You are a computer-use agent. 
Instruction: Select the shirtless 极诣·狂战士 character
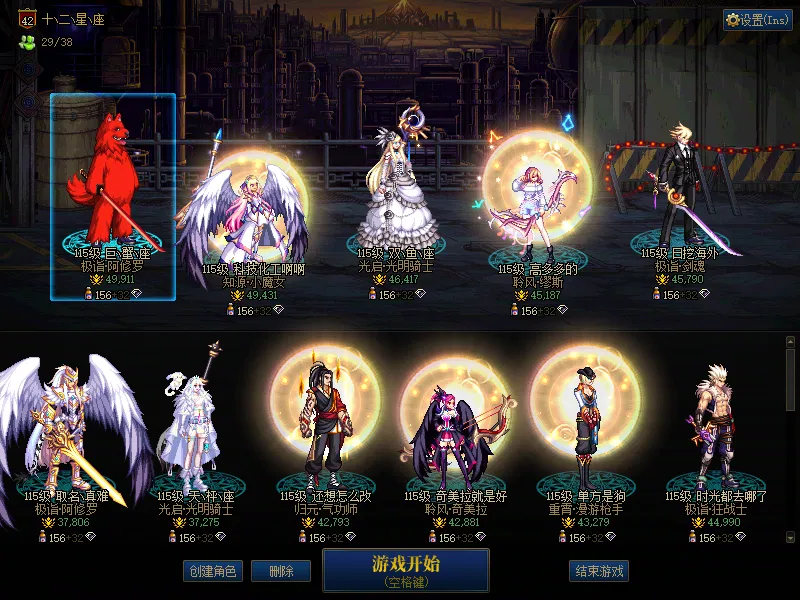click(x=714, y=430)
